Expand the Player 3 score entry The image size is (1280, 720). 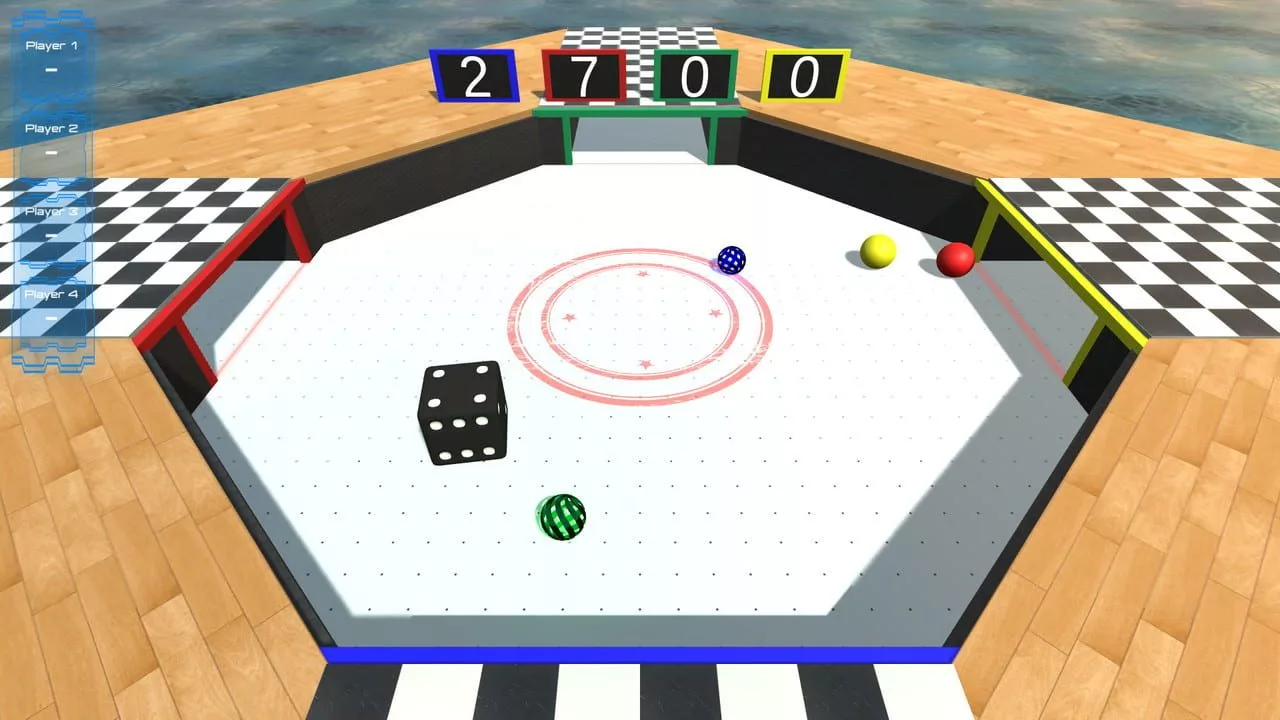point(52,212)
